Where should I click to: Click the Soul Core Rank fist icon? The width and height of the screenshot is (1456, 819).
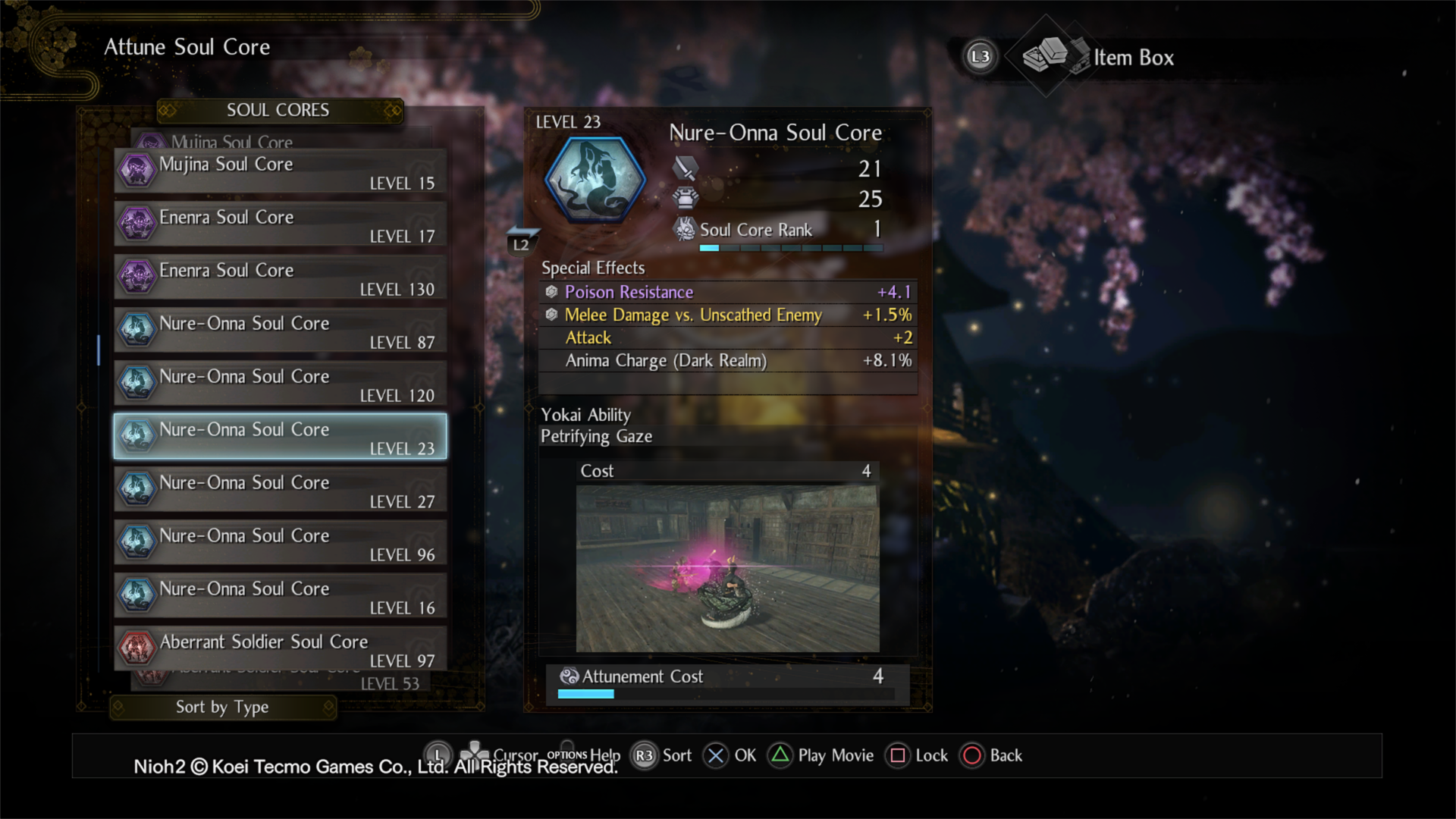point(687,230)
